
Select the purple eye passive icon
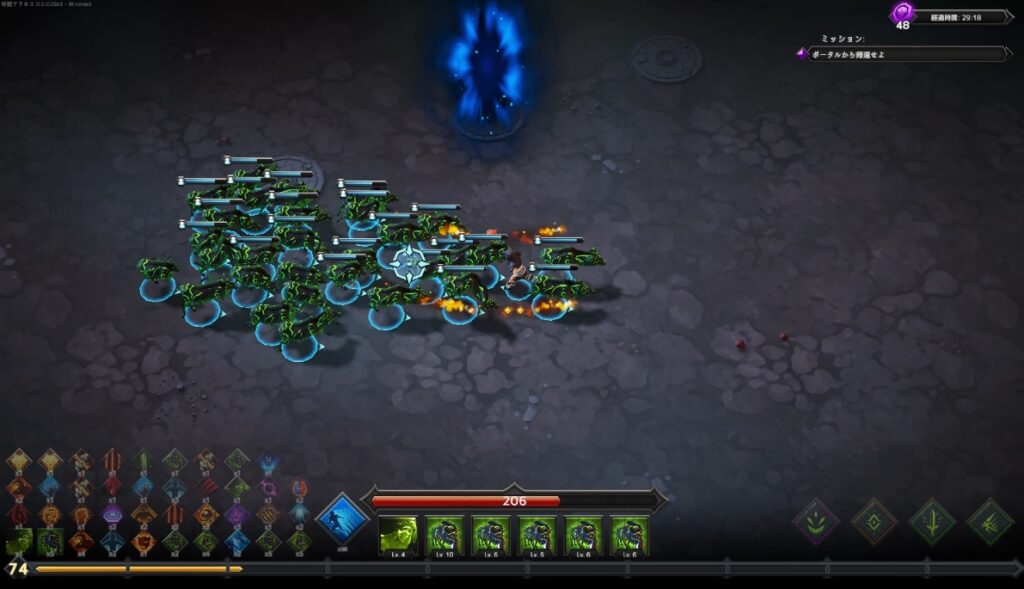(x=113, y=514)
